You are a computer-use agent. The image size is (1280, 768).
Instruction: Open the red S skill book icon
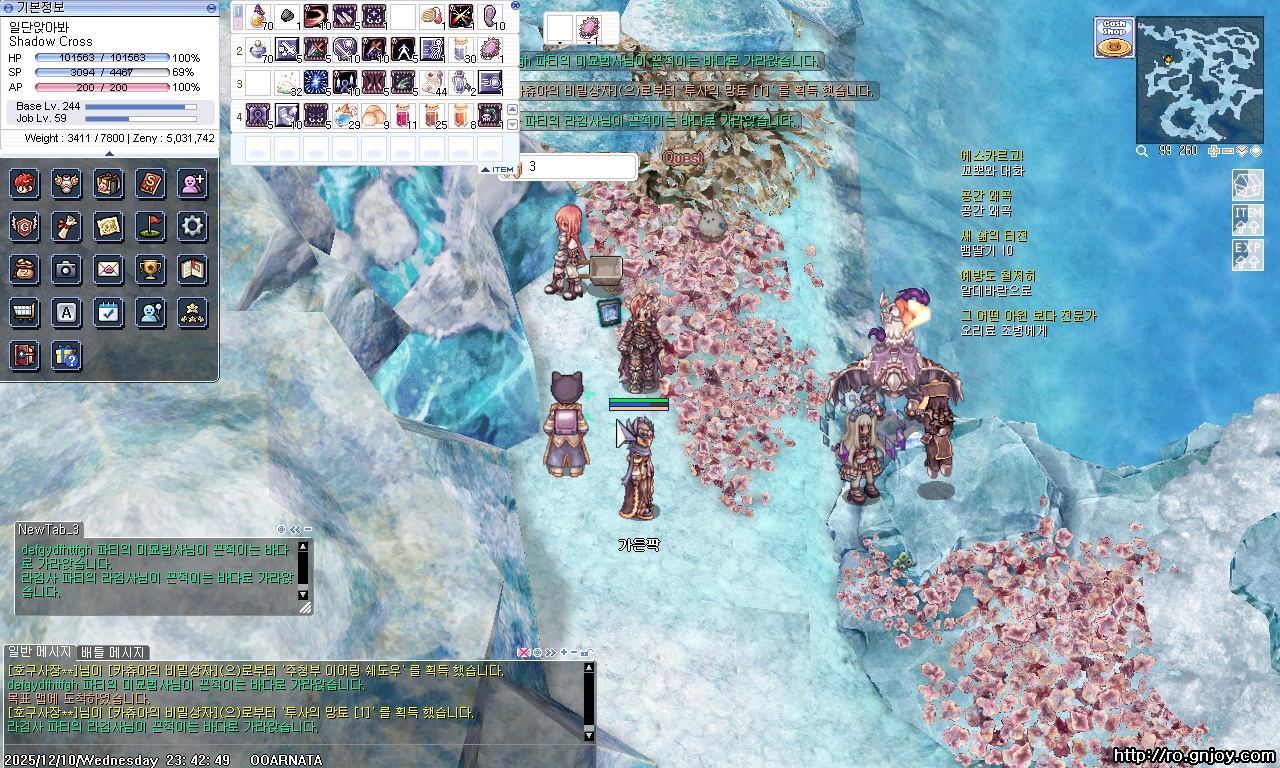tap(150, 183)
